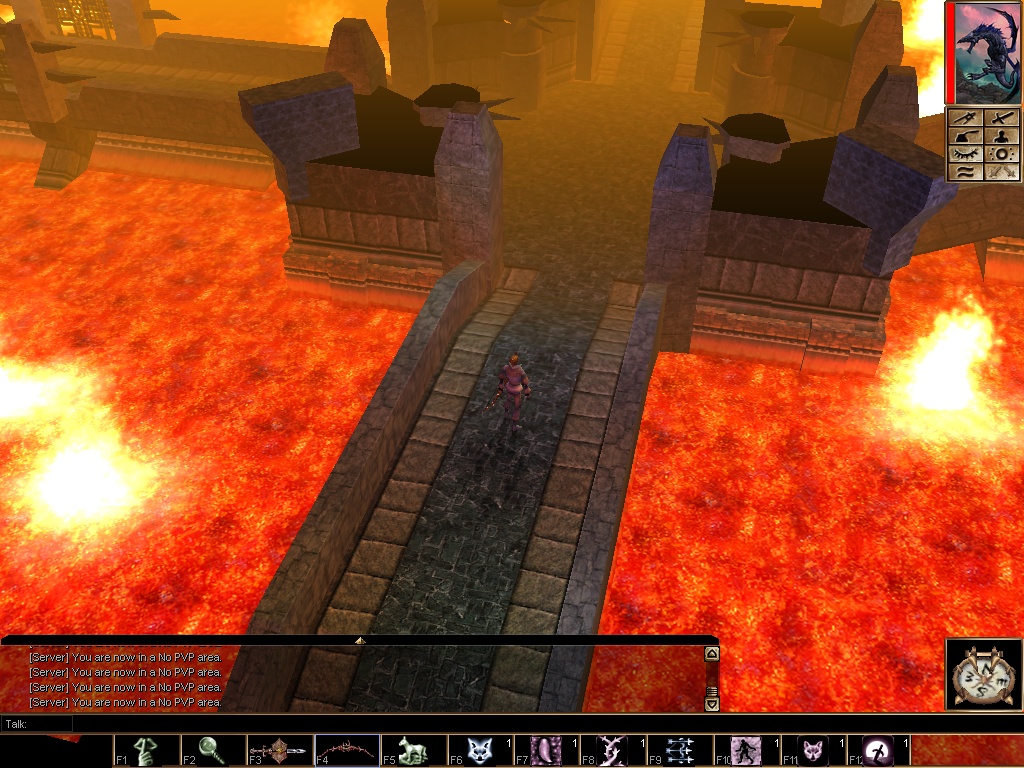Activate the F12 running figure quickslot
The width and height of the screenshot is (1024, 768).
tap(880, 750)
